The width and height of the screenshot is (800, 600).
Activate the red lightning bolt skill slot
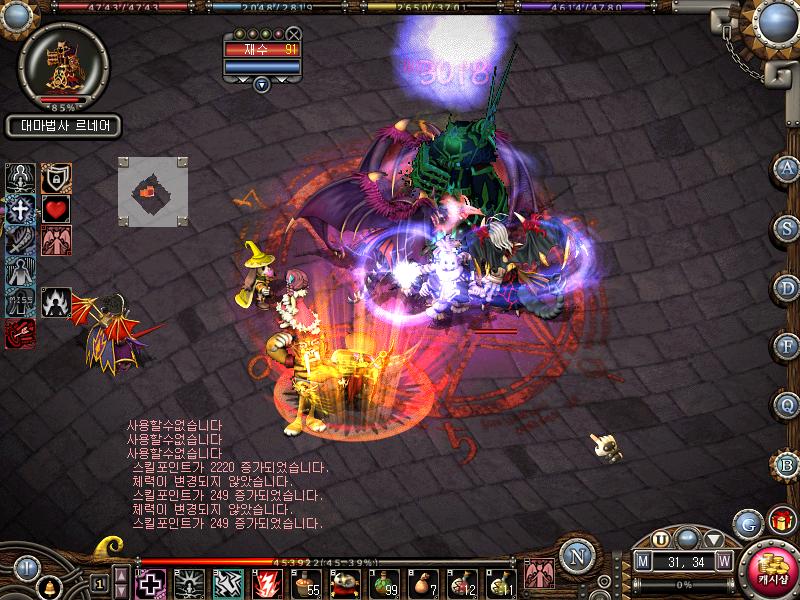(x=267, y=582)
